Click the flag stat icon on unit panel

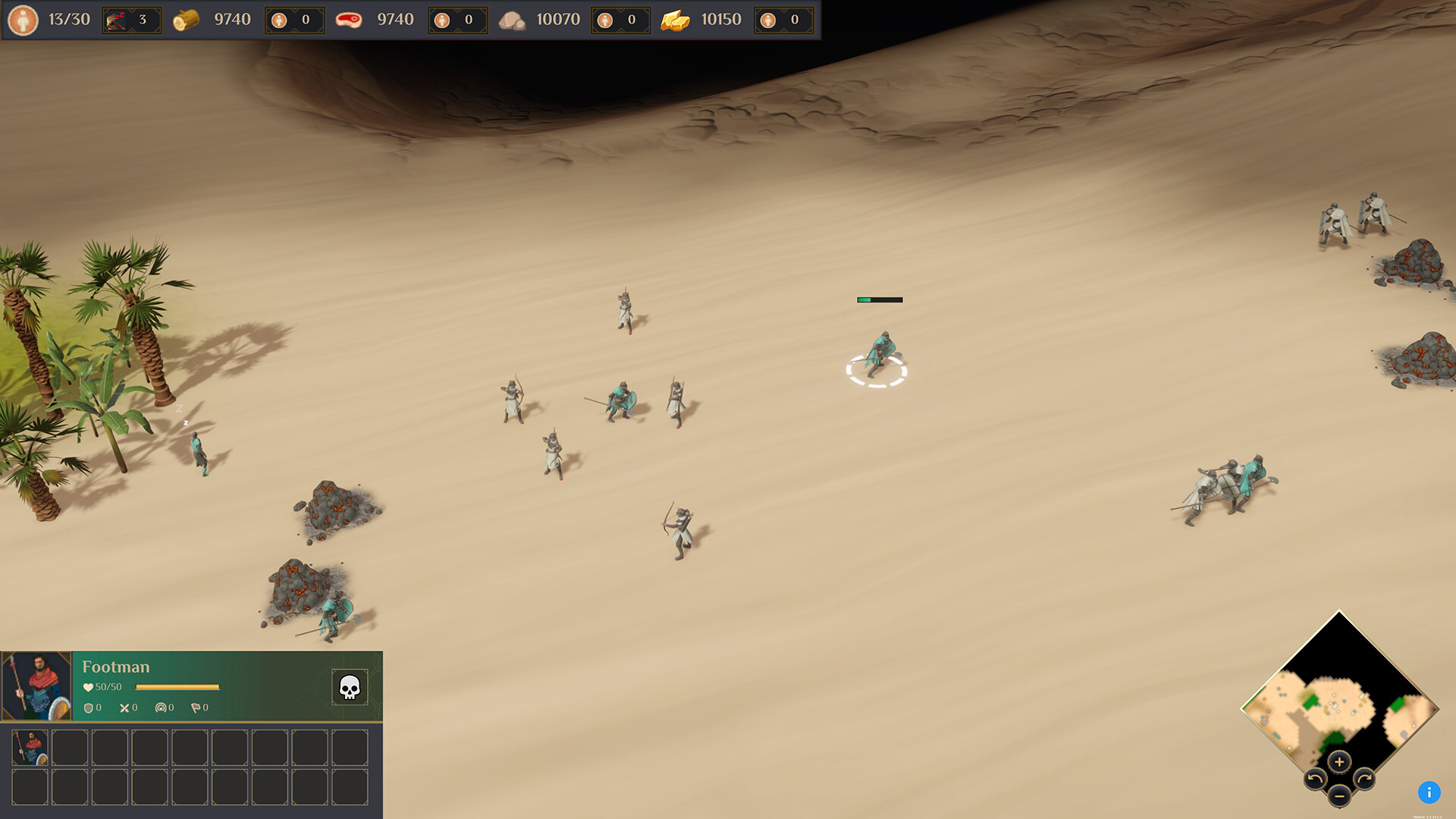click(196, 708)
